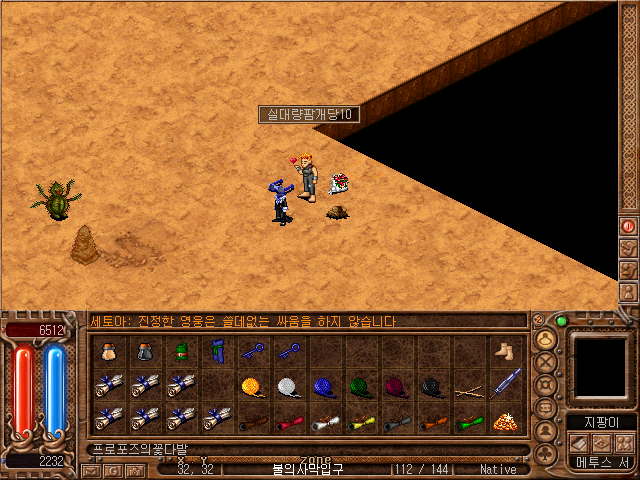The image size is (640, 480).
Task: Select the blue trousers item
Action: 216,351
